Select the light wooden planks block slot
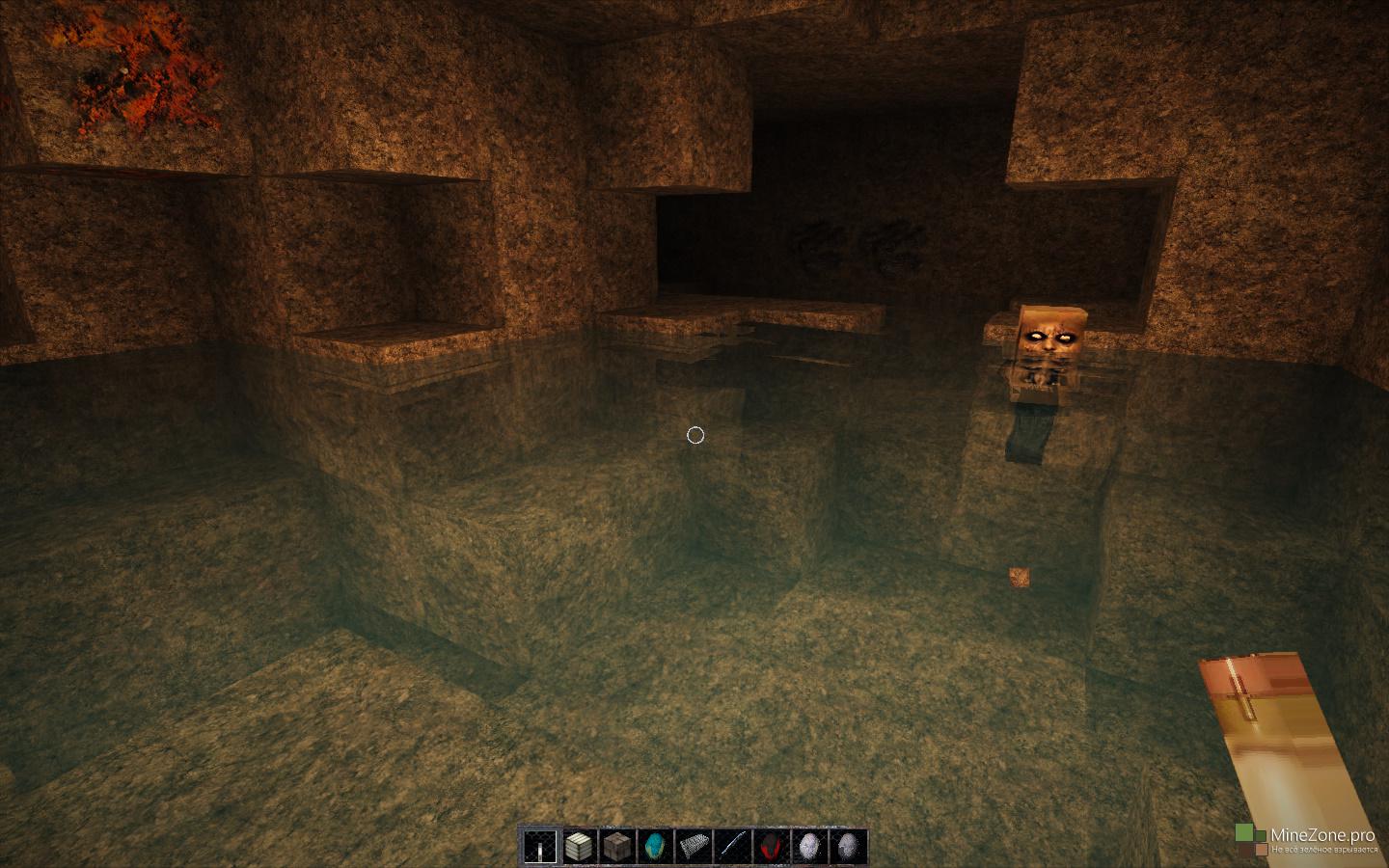Image resolution: width=1389 pixels, height=868 pixels. (x=578, y=847)
